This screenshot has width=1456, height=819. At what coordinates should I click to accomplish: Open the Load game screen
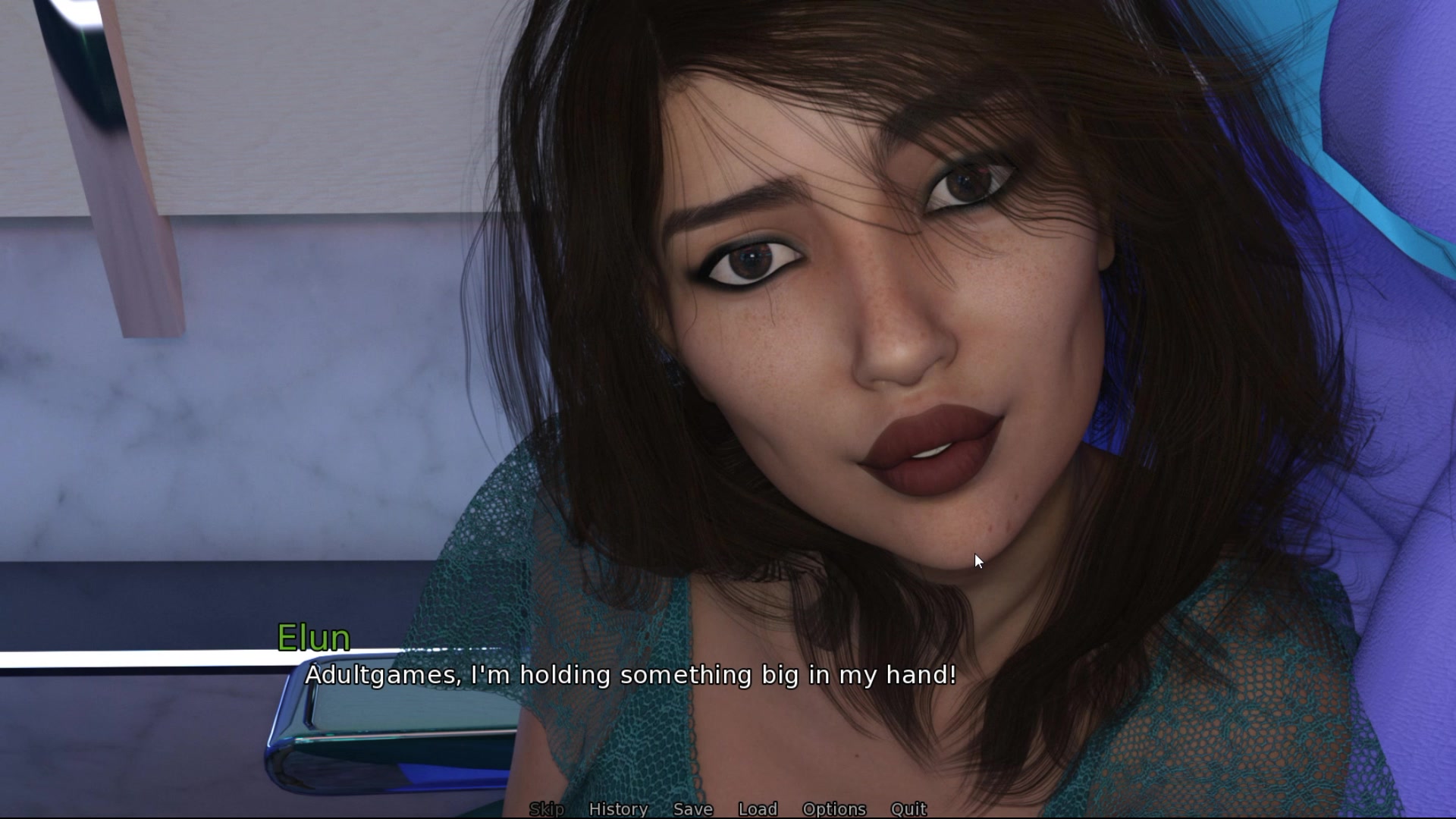[x=758, y=808]
